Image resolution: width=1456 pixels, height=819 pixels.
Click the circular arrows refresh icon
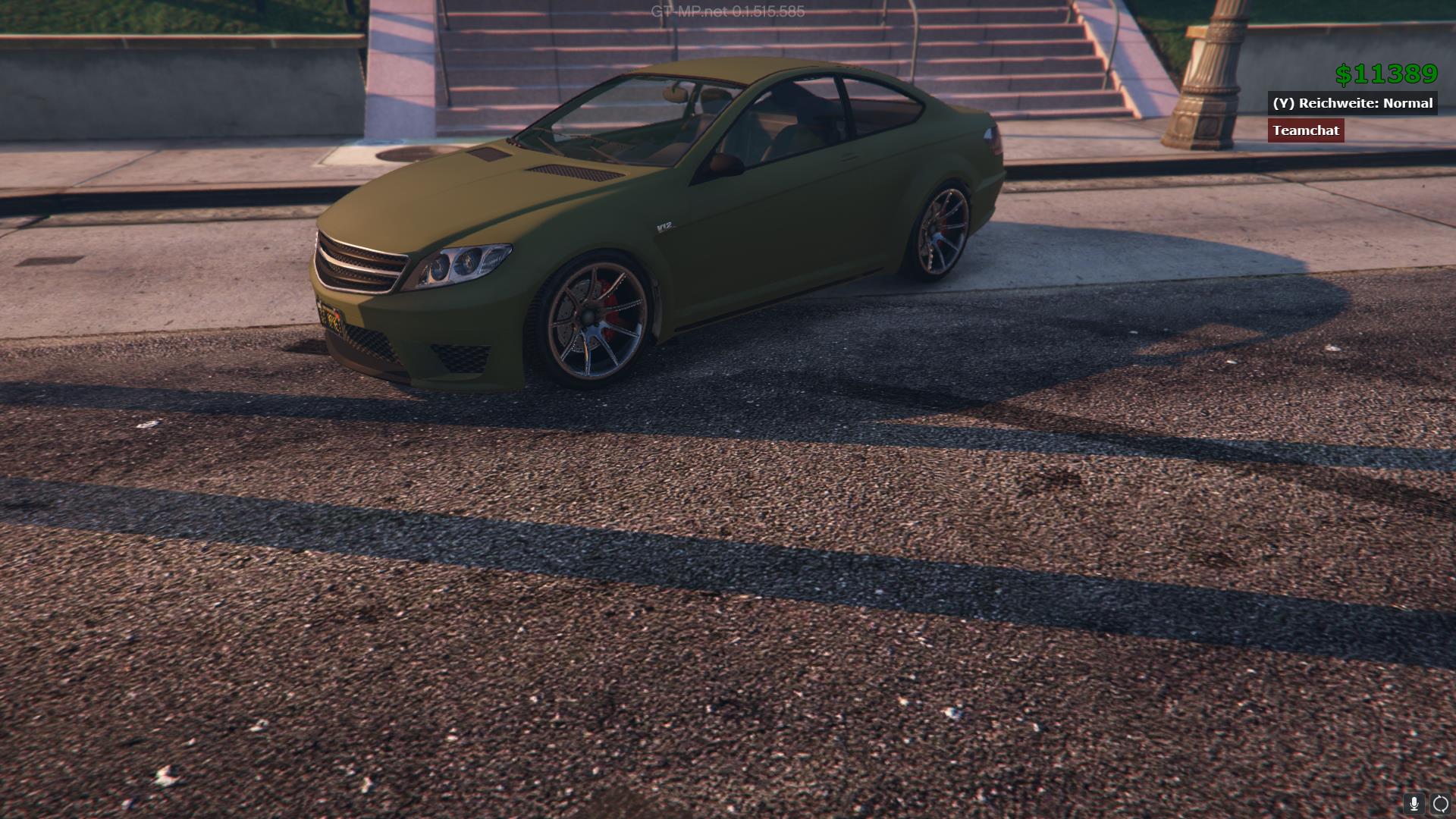pos(1441,804)
